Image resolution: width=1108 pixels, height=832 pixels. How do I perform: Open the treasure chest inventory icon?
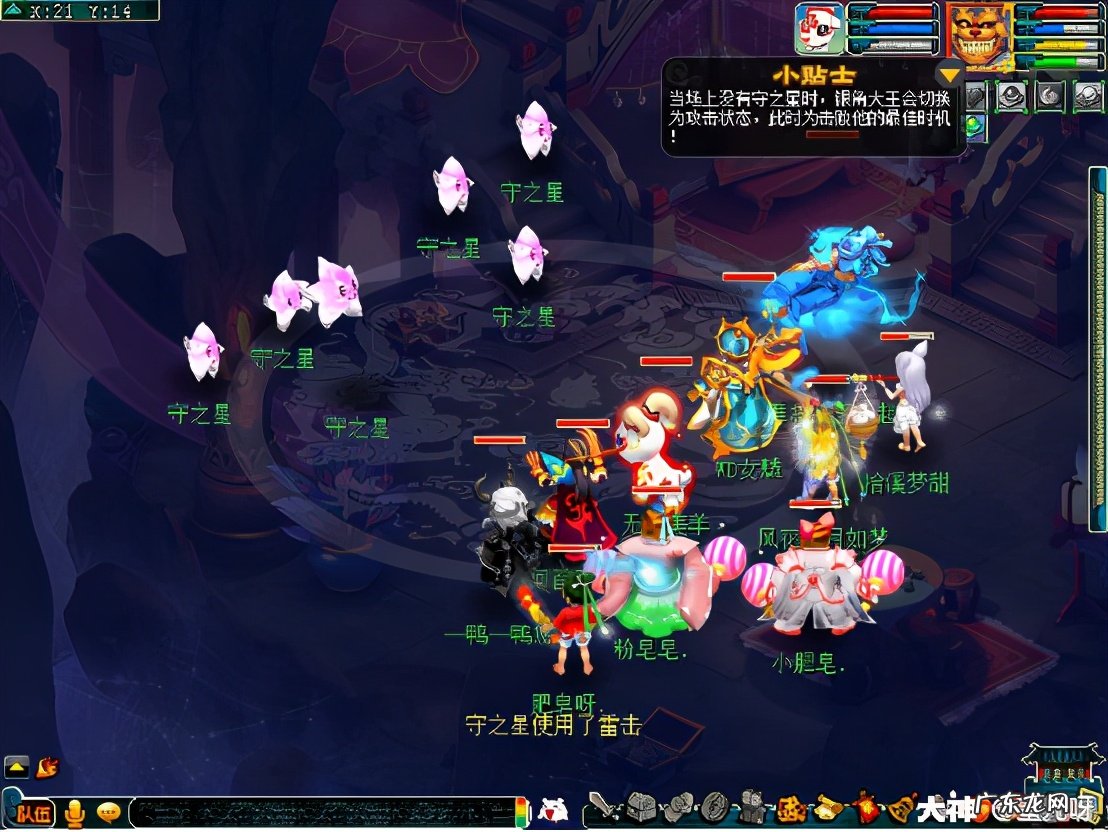pyautogui.click(x=641, y=806)
